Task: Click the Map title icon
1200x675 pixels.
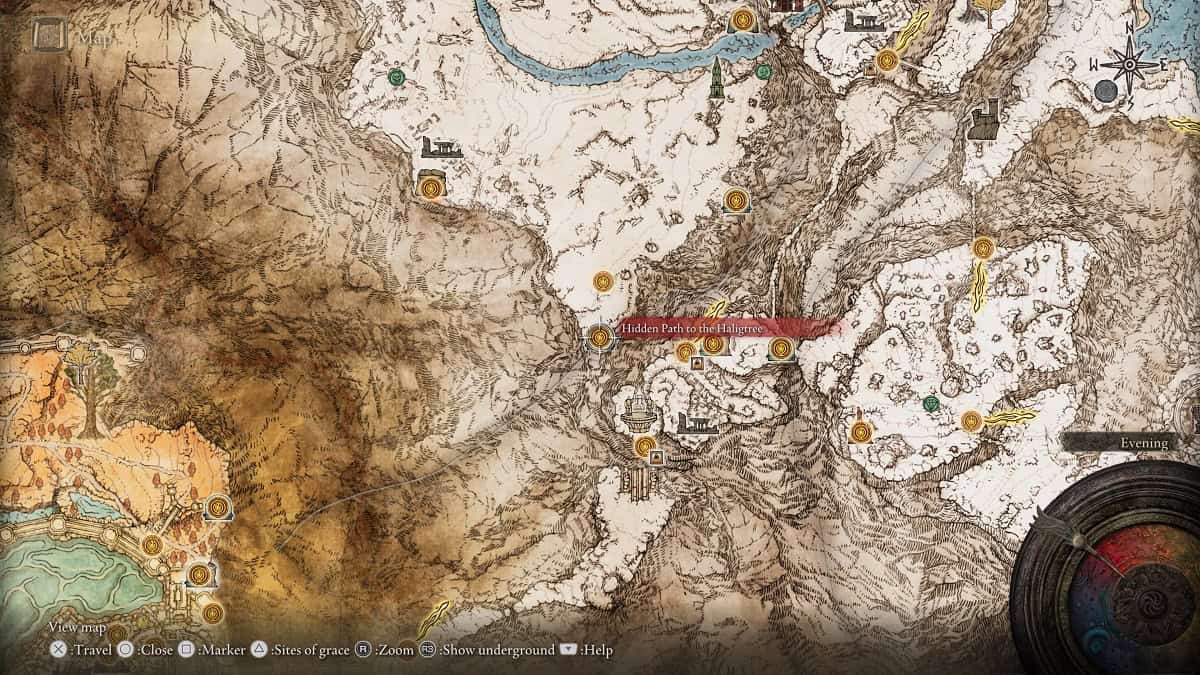Action: tap(48, 37)
